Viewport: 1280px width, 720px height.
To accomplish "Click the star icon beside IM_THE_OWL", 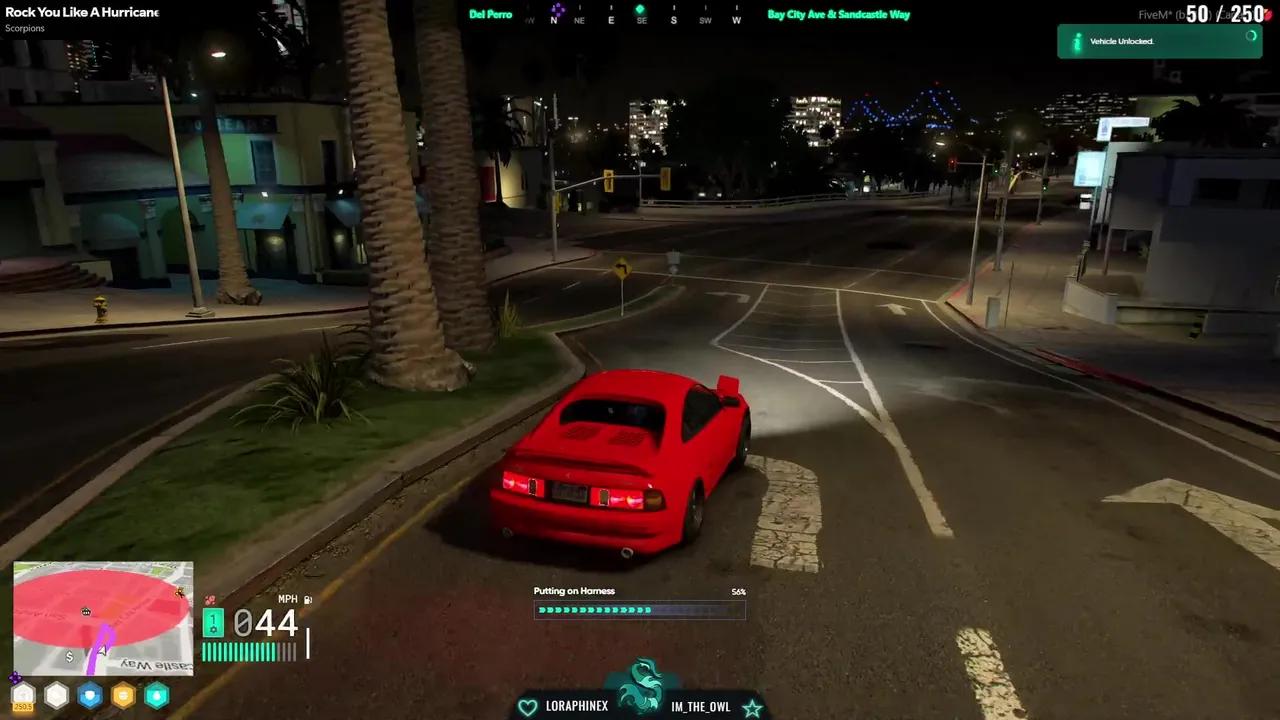I will pyautogui.click(x=752, y=708).
